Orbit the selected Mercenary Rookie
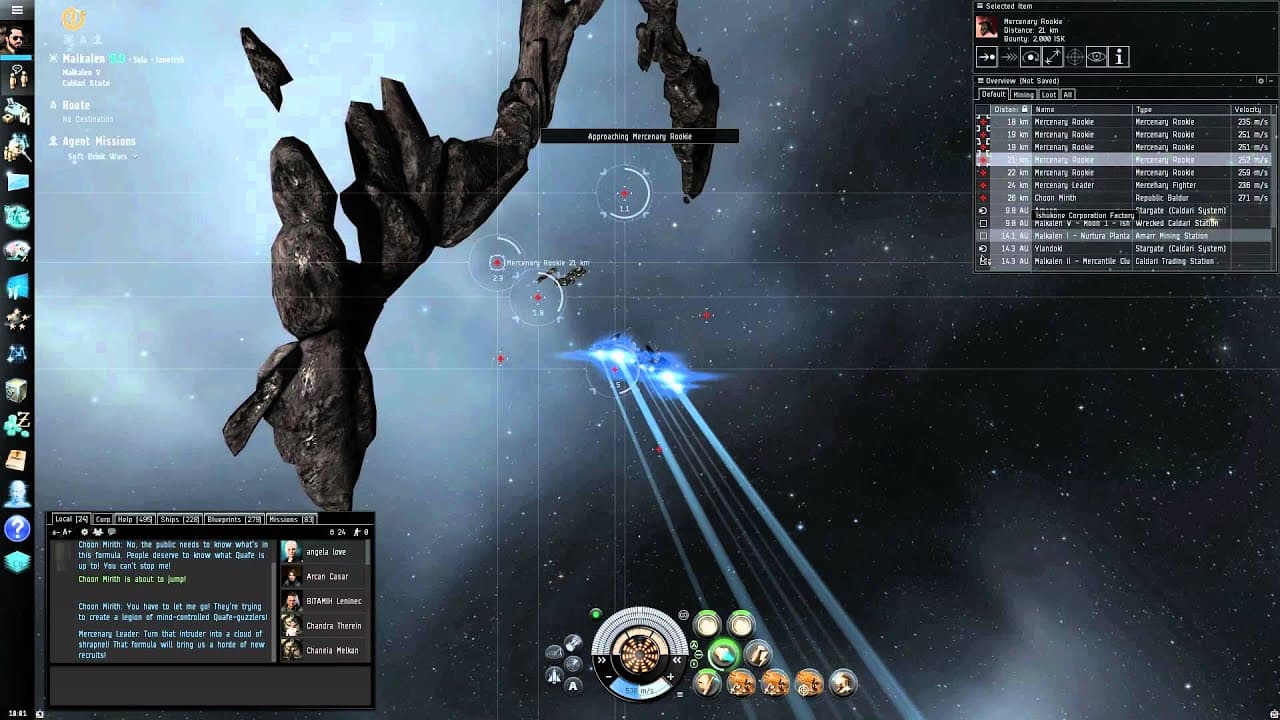The height and width of the screenshot is (720, 1280). point(1031,57)
